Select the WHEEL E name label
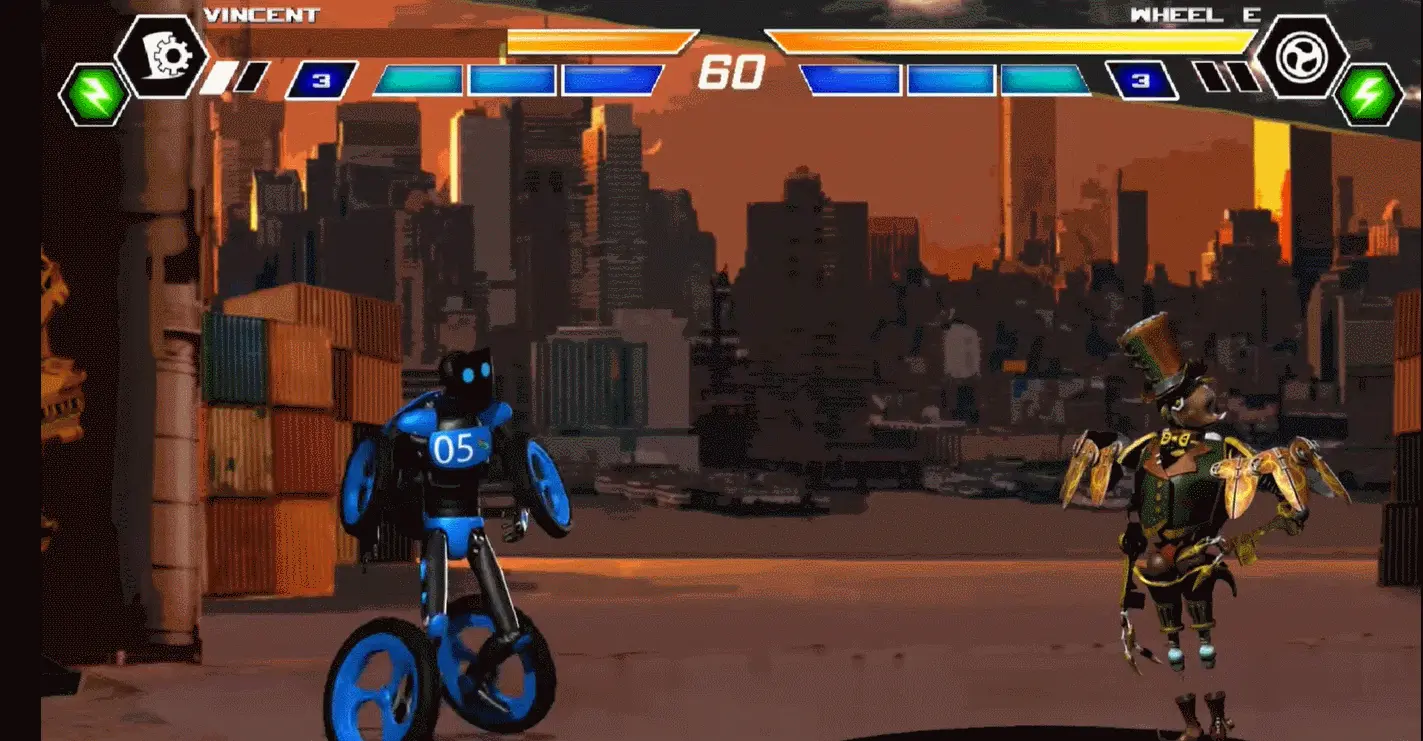1423x741 pixels. click(1195, 14)
